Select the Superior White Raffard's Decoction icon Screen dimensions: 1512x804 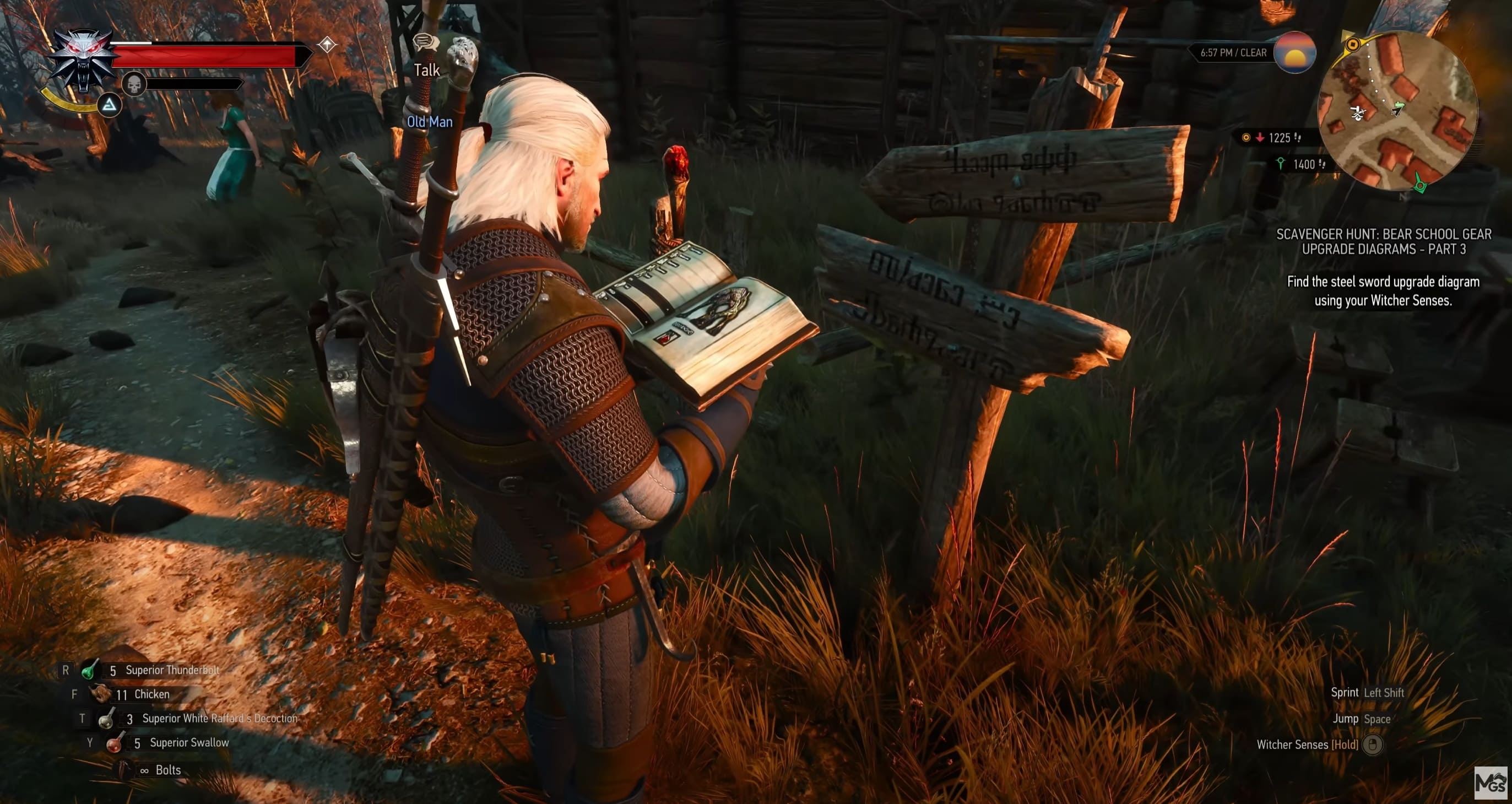108,720
